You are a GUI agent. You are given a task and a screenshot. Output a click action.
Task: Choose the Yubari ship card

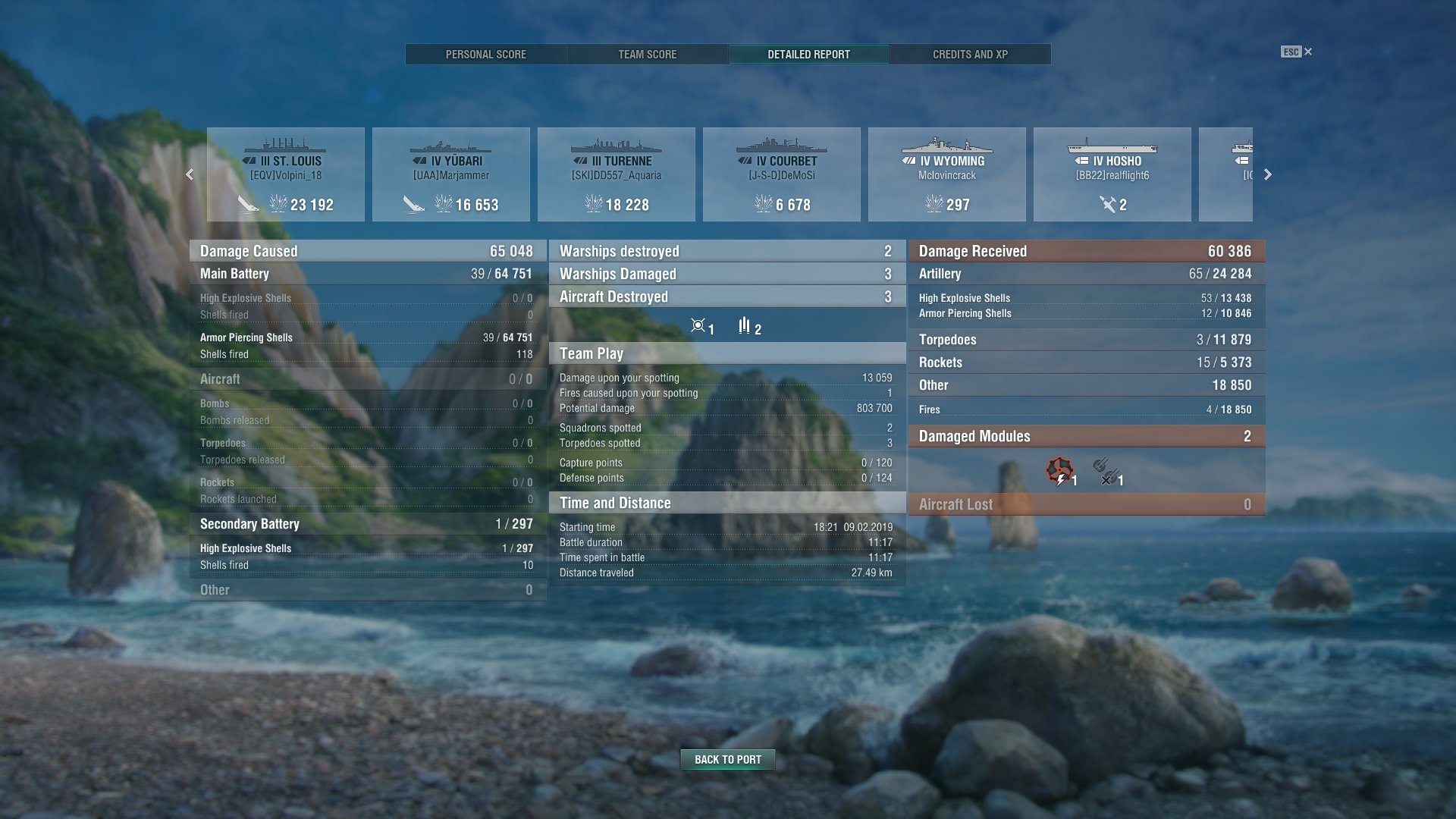[451, 174]
